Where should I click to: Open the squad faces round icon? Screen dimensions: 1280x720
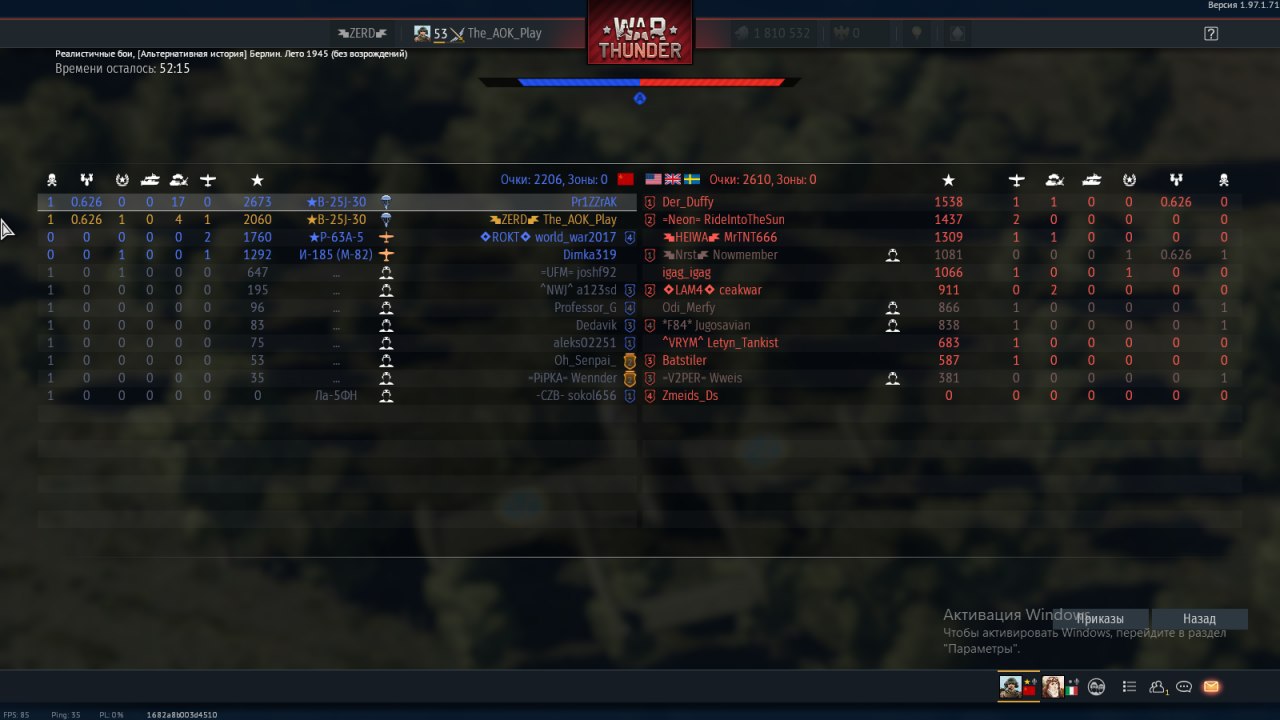1097,687
